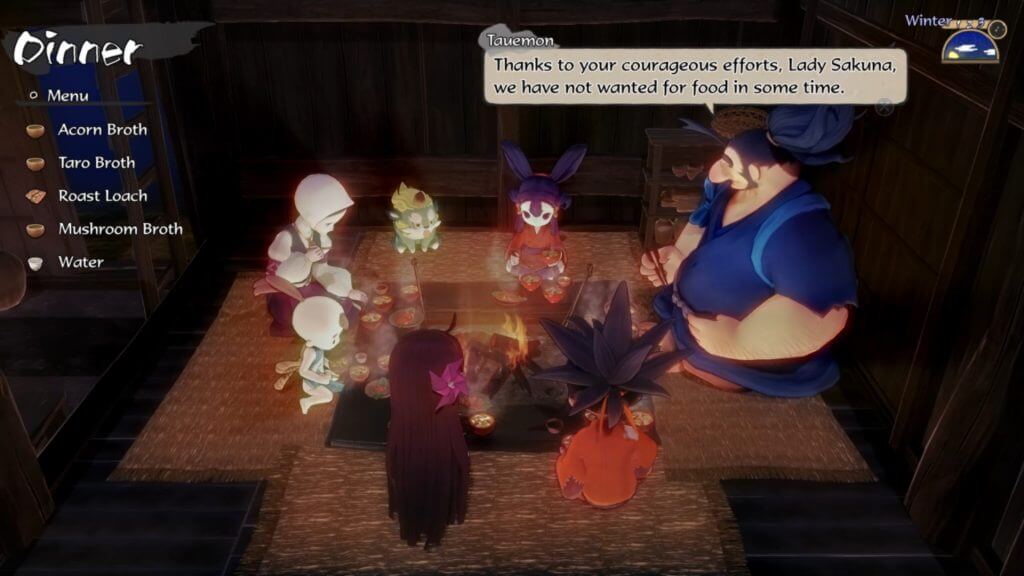Screen dimensions: 1024x576
Task: Click the Menu header above the dishes
Action: [x=67, y=96]
